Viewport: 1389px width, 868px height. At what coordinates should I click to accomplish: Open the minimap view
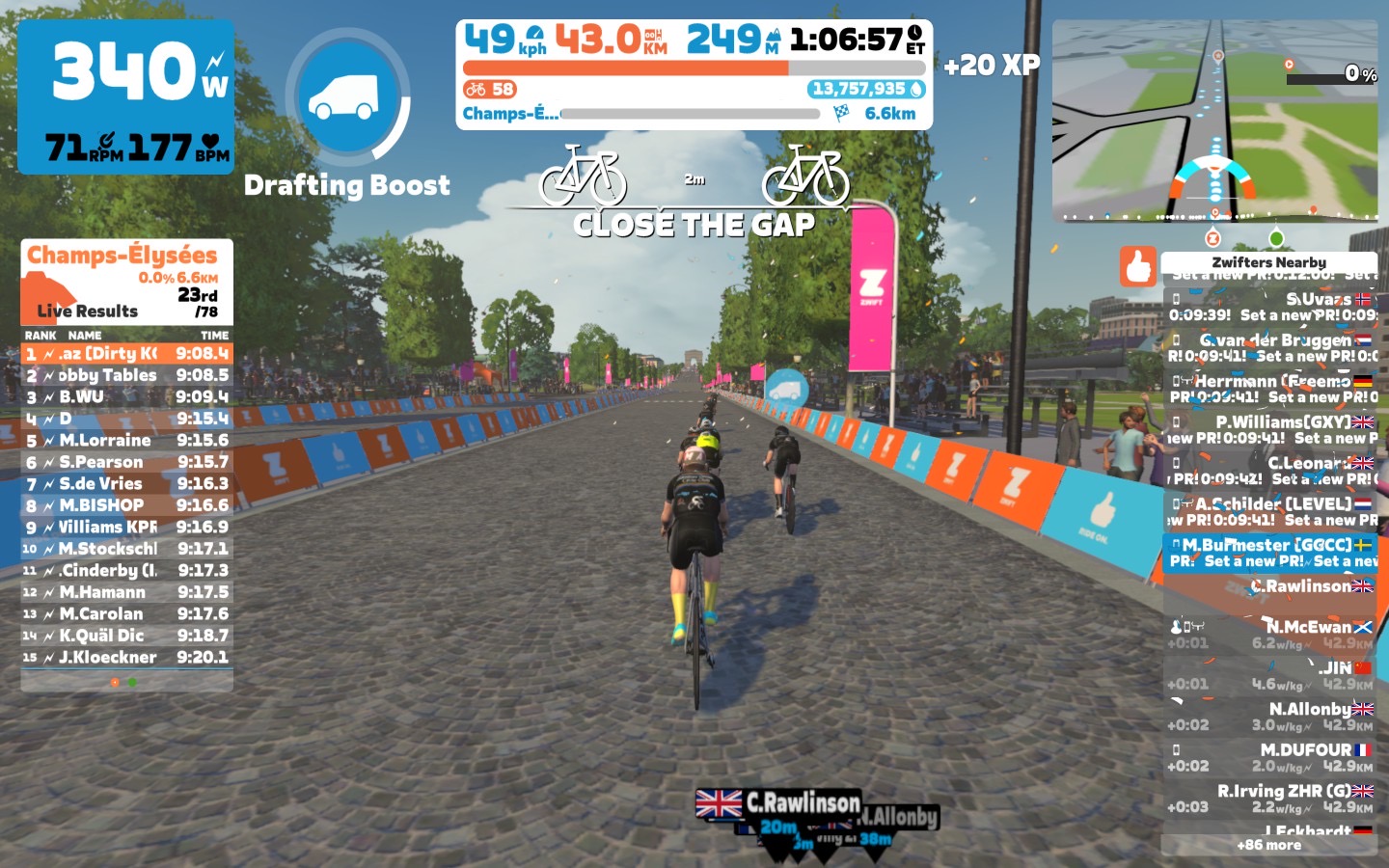pos(1215,122)
